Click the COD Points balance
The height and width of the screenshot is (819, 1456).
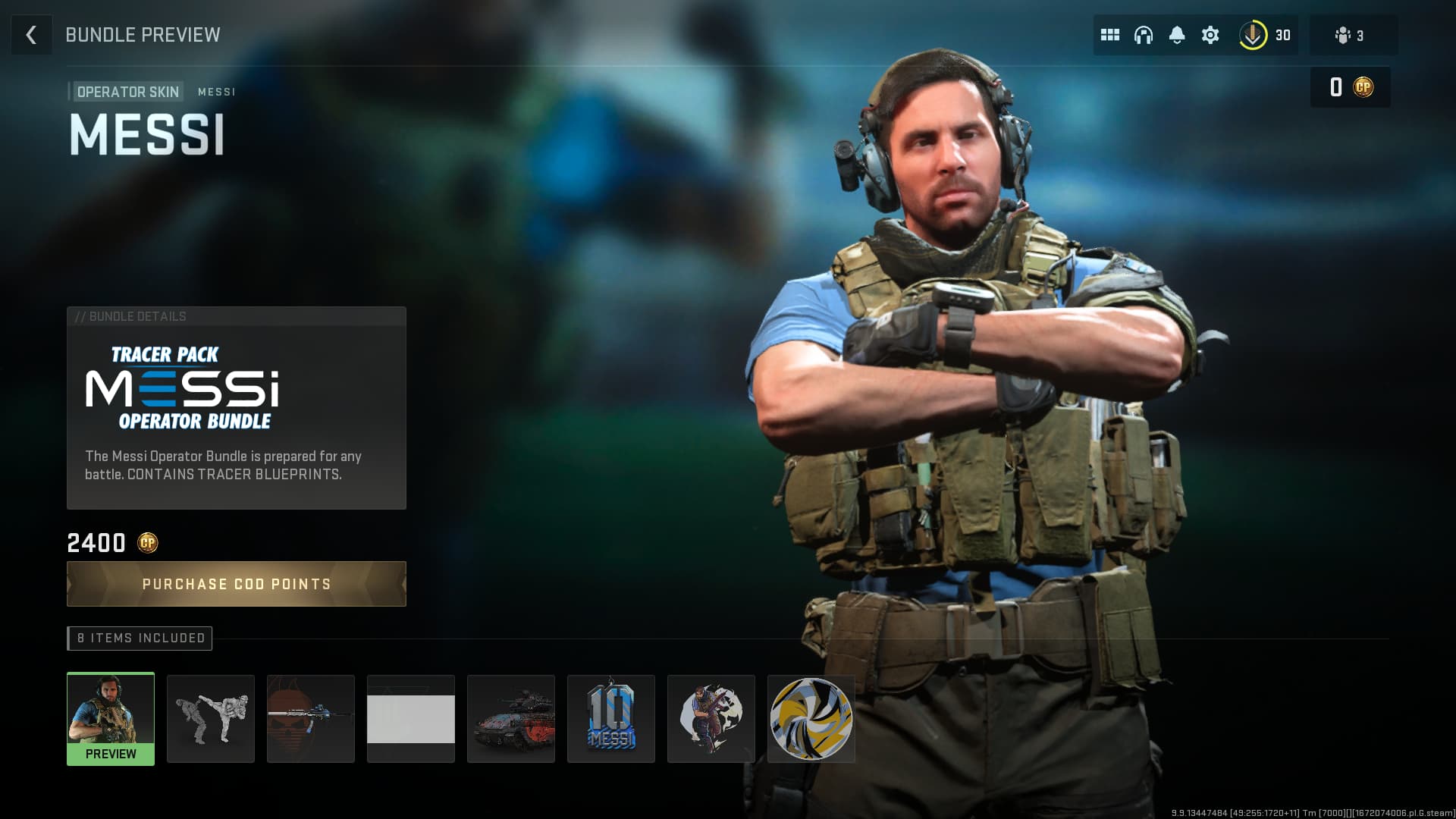point(1351,87)
